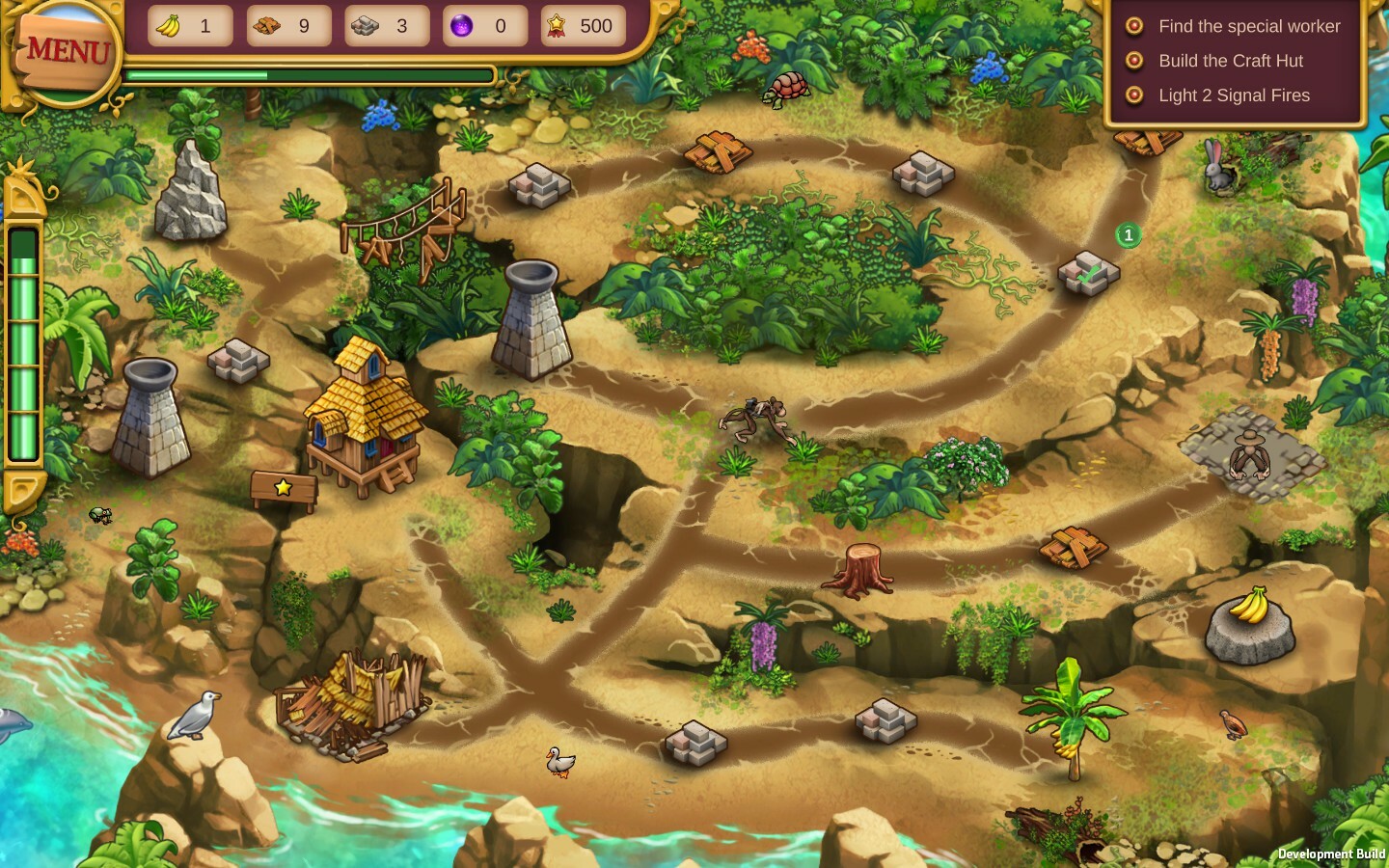Toggle the first objective marker for finding special worker
Image resolution: width=1389 pixels, height=868 pixels.
coord(1132,26)
